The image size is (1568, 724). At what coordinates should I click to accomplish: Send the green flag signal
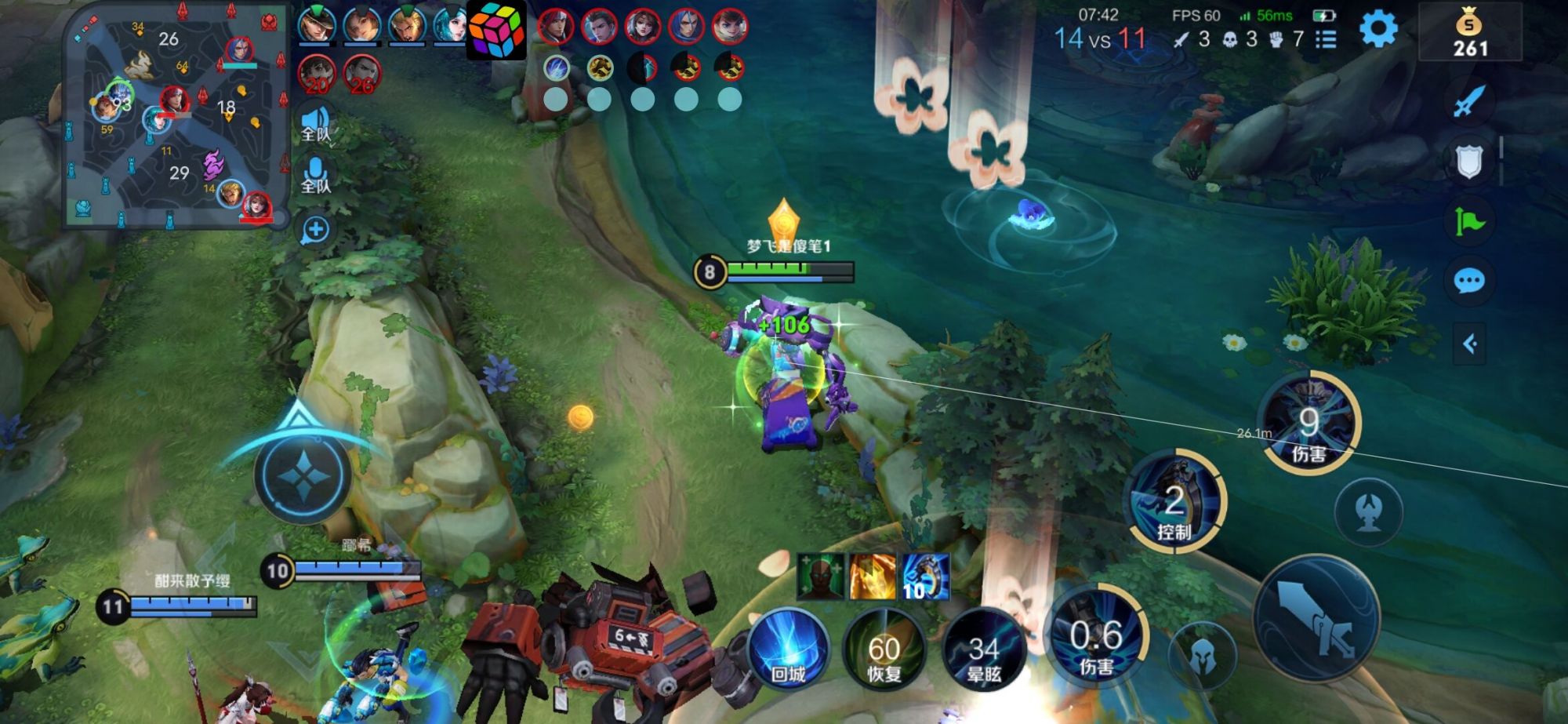[x=1469, y=222]
